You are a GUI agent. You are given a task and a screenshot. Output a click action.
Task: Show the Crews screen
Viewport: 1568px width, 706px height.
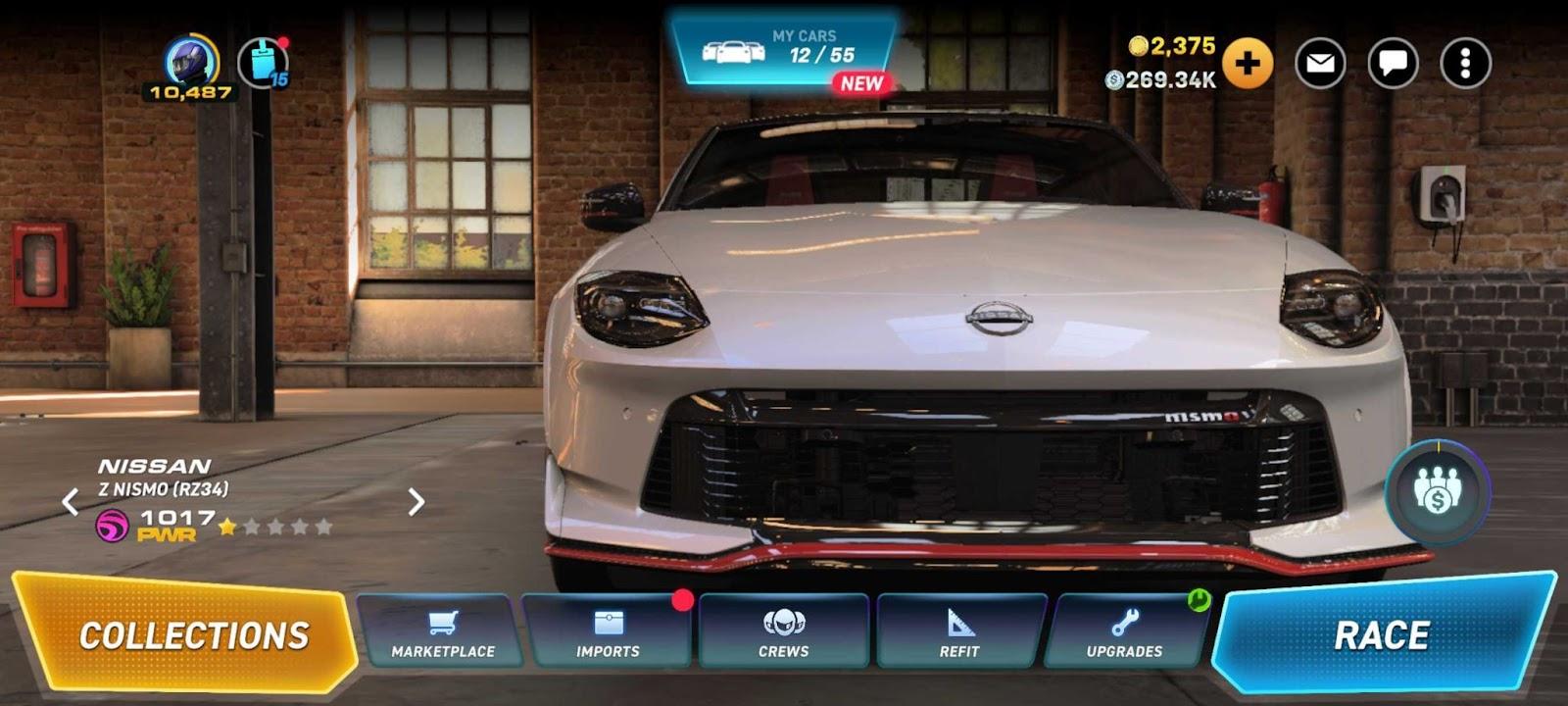(784, 632)
